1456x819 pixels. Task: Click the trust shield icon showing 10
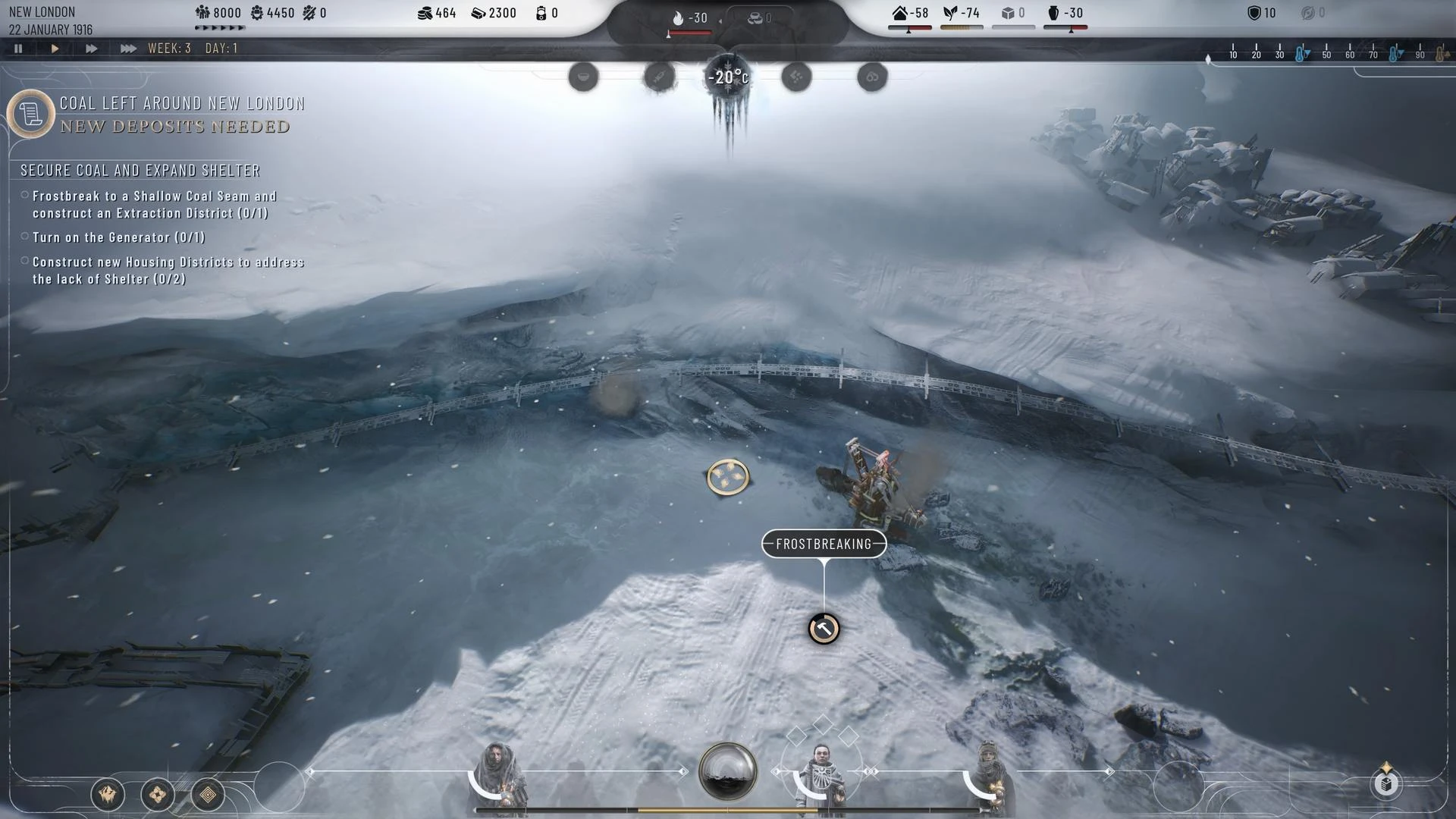point(1257,12)
